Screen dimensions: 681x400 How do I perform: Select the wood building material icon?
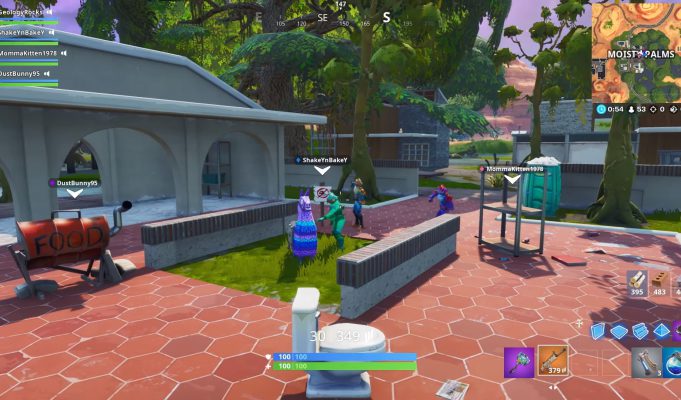637,281
